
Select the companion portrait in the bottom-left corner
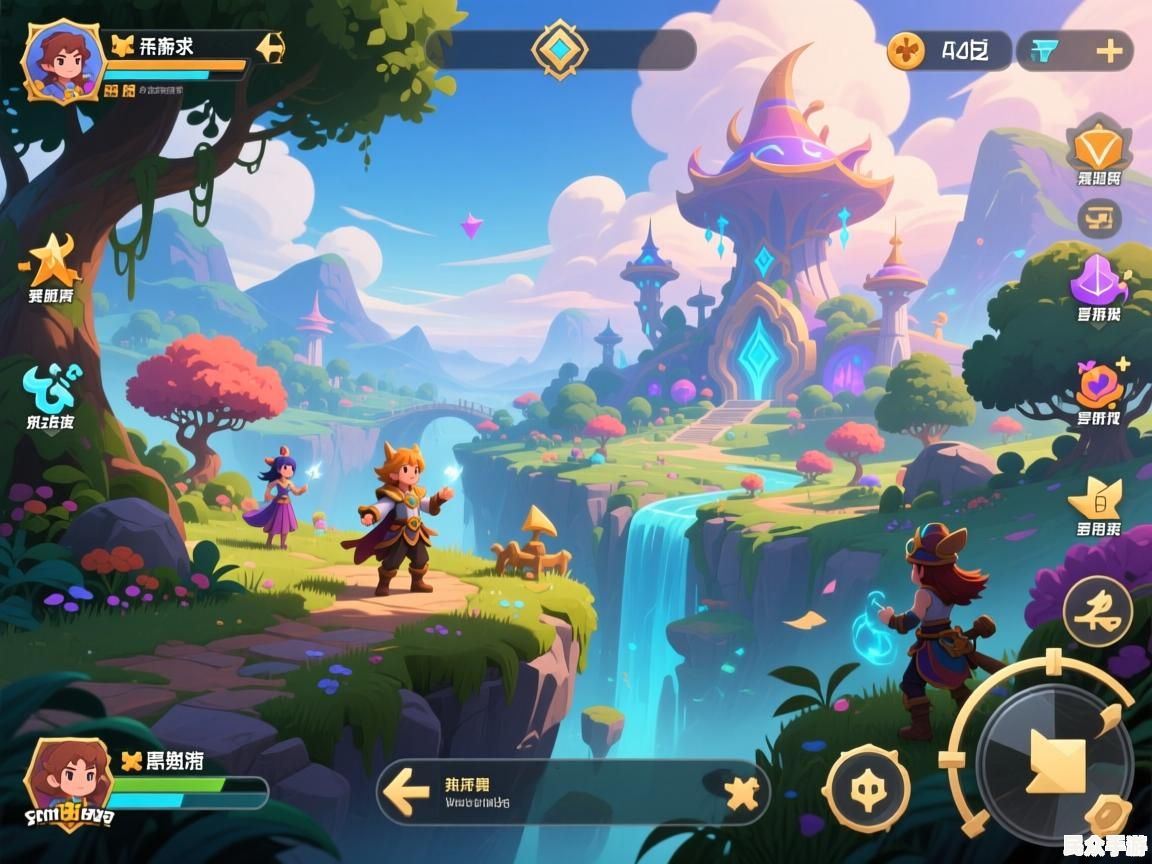pos(67,780)
